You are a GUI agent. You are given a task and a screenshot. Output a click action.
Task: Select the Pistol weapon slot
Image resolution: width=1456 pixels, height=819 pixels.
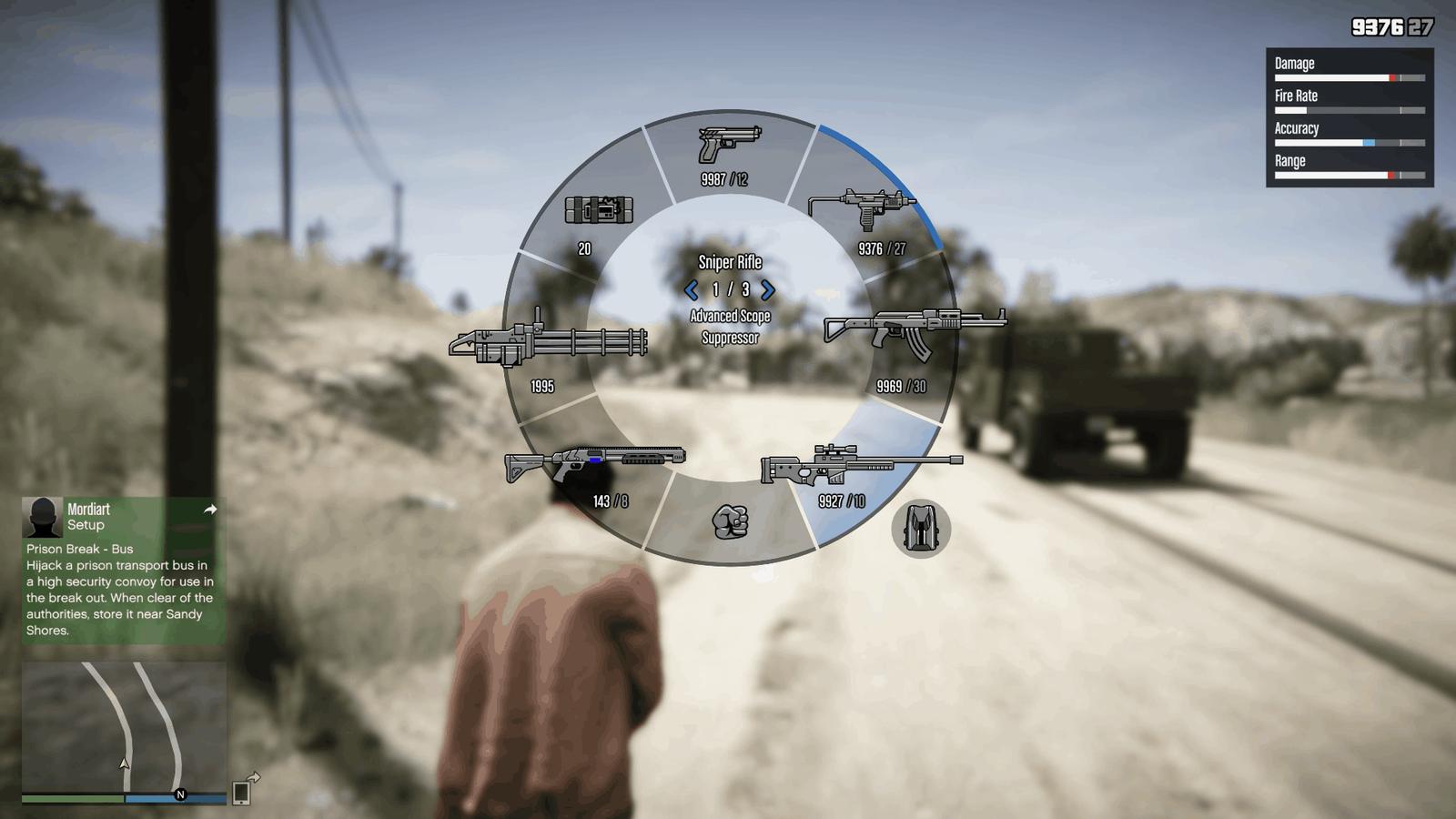(728, 146)
